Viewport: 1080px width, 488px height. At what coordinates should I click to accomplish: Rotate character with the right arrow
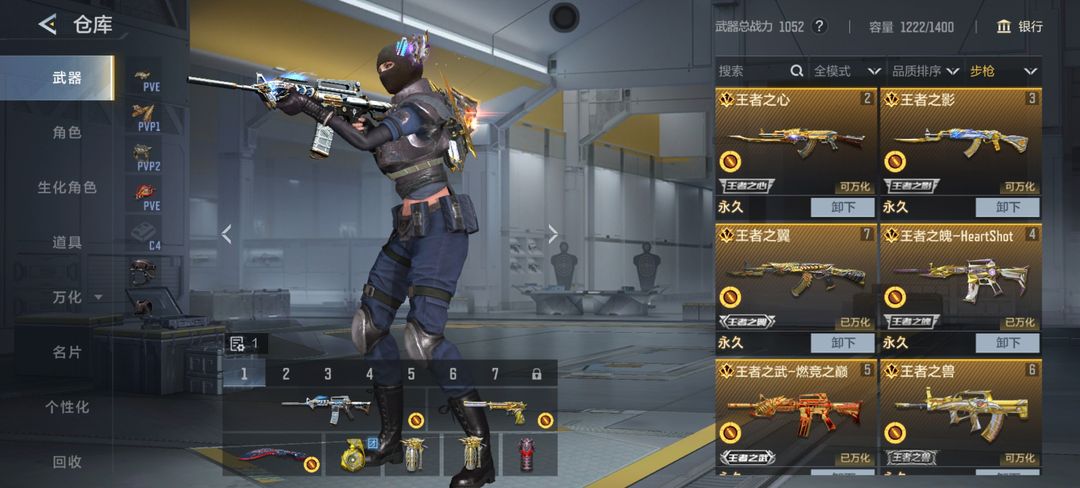(x=553, y=234)
